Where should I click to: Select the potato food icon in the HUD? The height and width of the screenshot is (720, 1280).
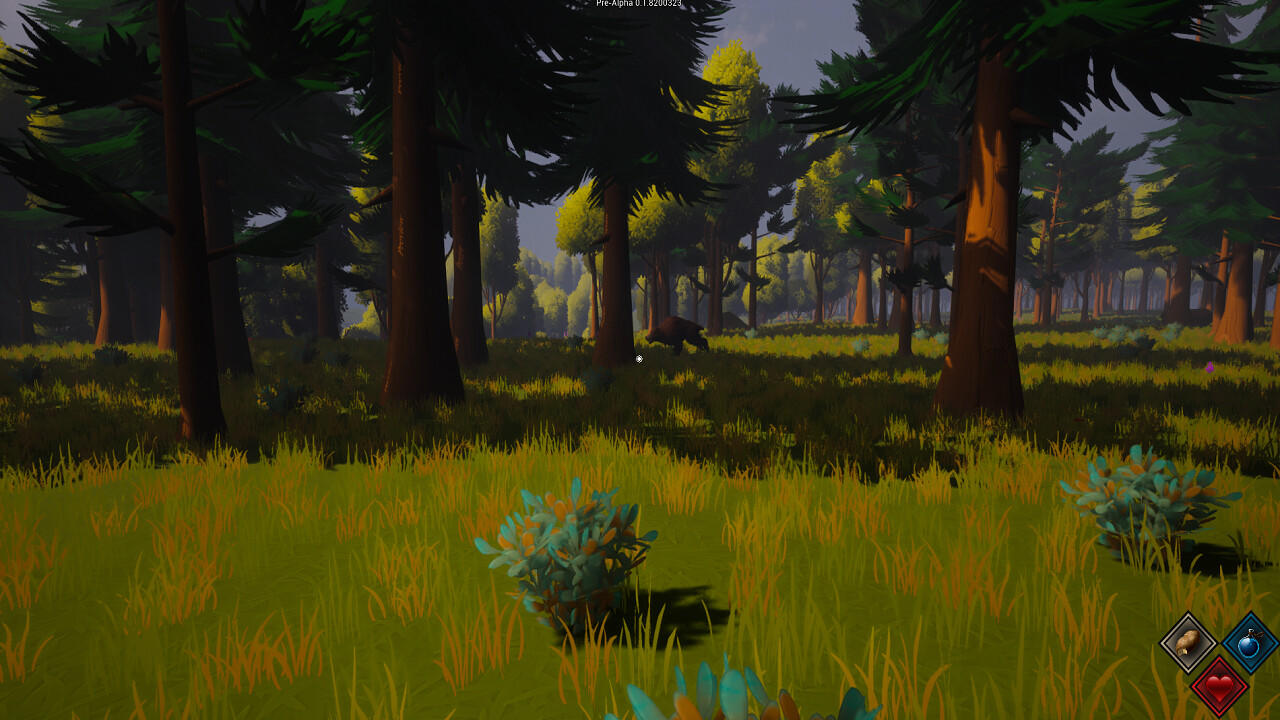(1187, 645)
